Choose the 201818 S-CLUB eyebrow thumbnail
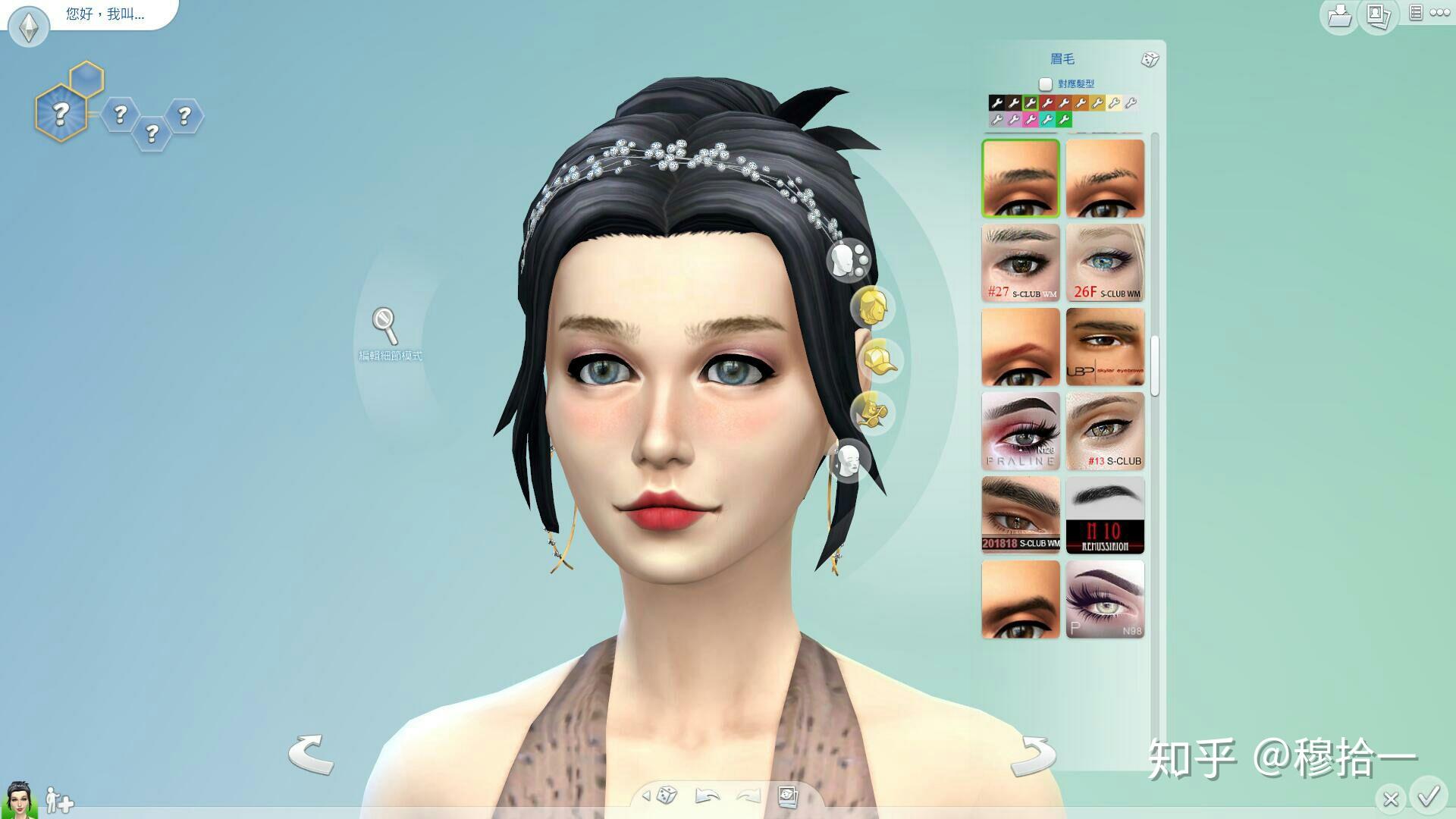1456x819 pixels. click(1021, 515)
